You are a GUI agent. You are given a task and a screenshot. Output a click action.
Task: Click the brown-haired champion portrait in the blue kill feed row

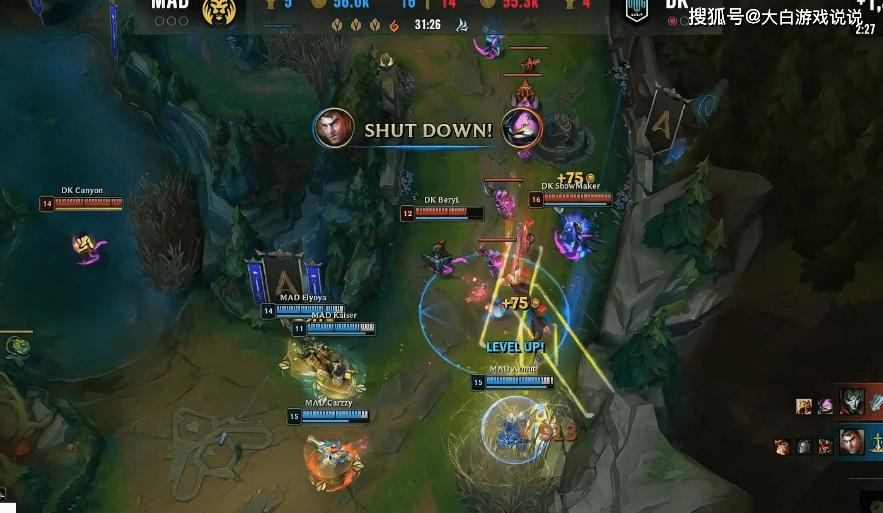(852, 441)
